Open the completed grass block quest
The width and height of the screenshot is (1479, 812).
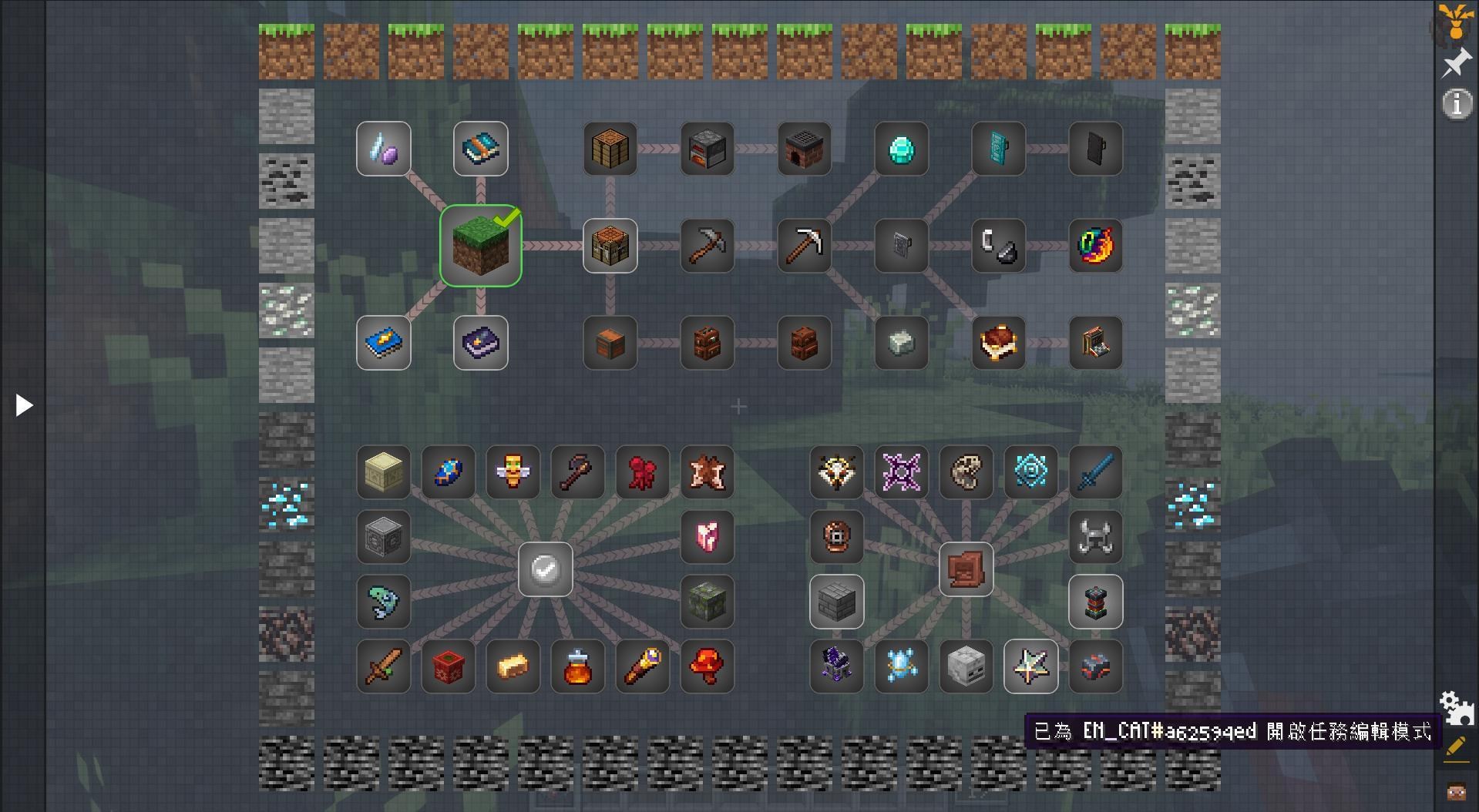point(480,246)
